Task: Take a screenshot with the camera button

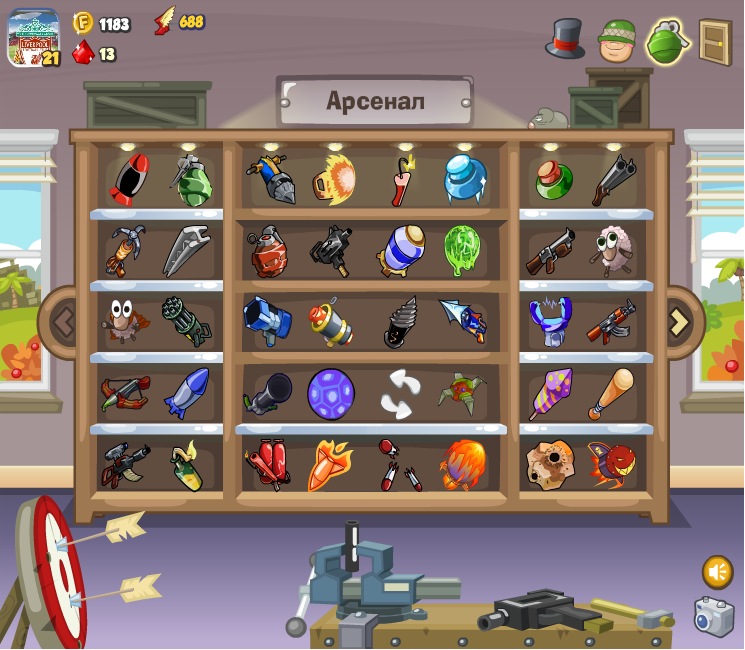Action: pyautogui.click(x=714, y=617)
